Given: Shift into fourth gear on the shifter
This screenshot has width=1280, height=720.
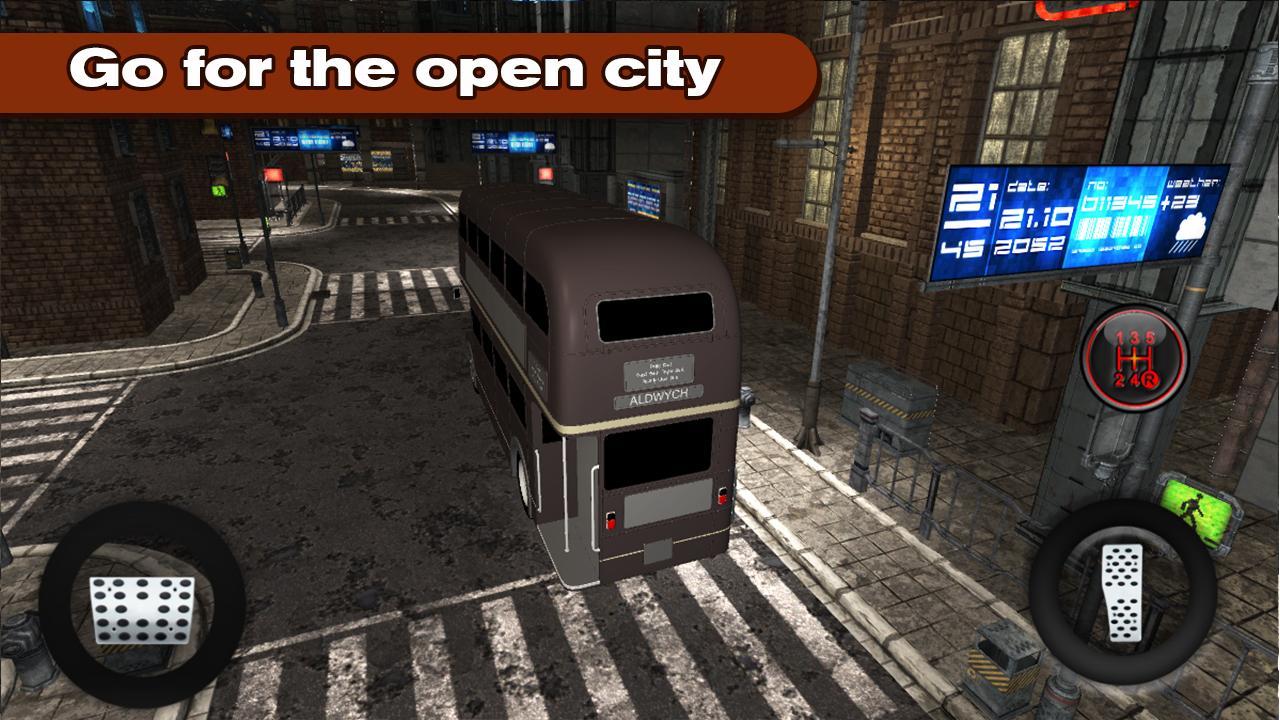Looking at the screenshot, I should 1135,379.
